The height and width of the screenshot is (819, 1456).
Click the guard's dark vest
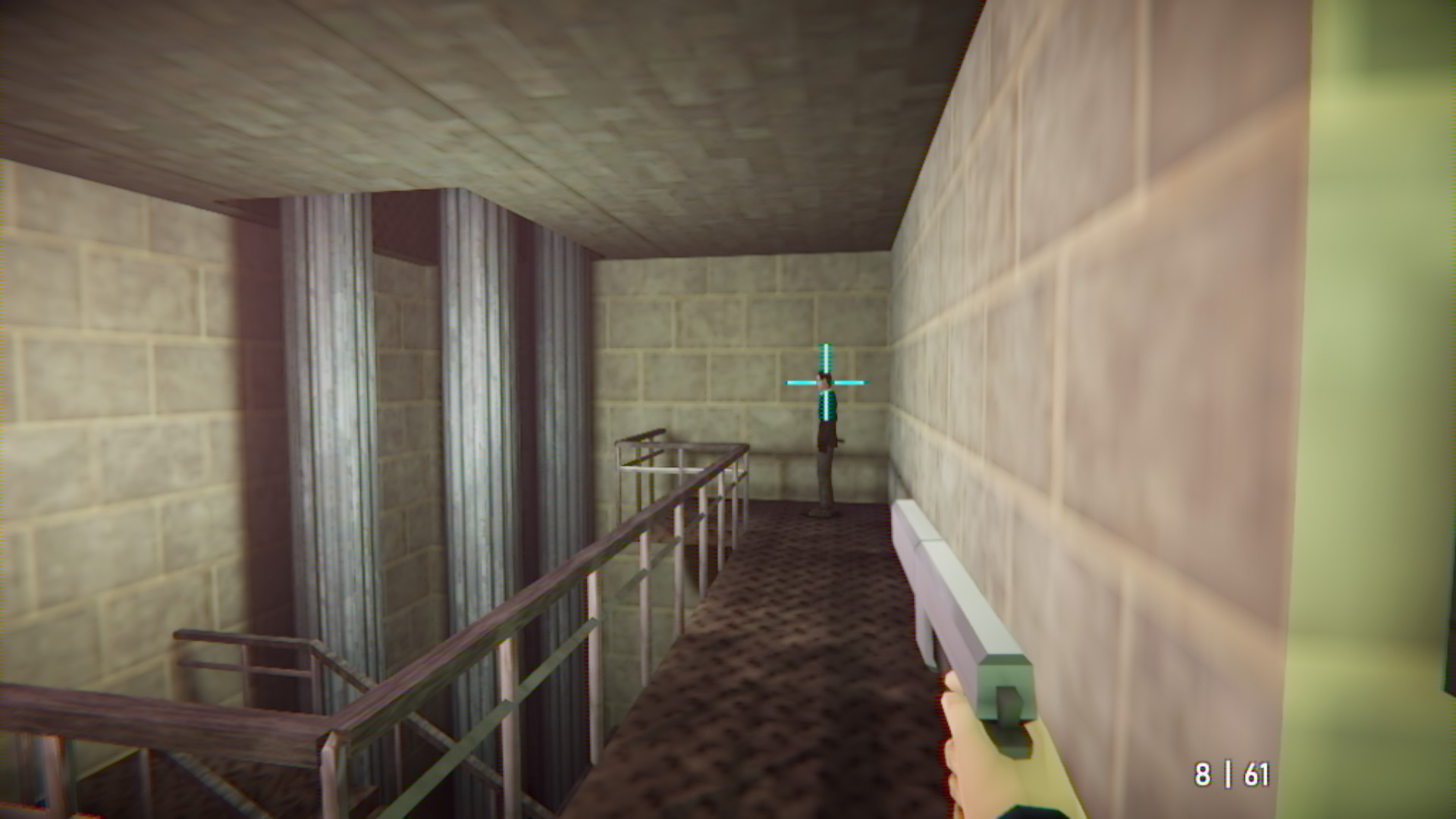(x=827, y=432)
